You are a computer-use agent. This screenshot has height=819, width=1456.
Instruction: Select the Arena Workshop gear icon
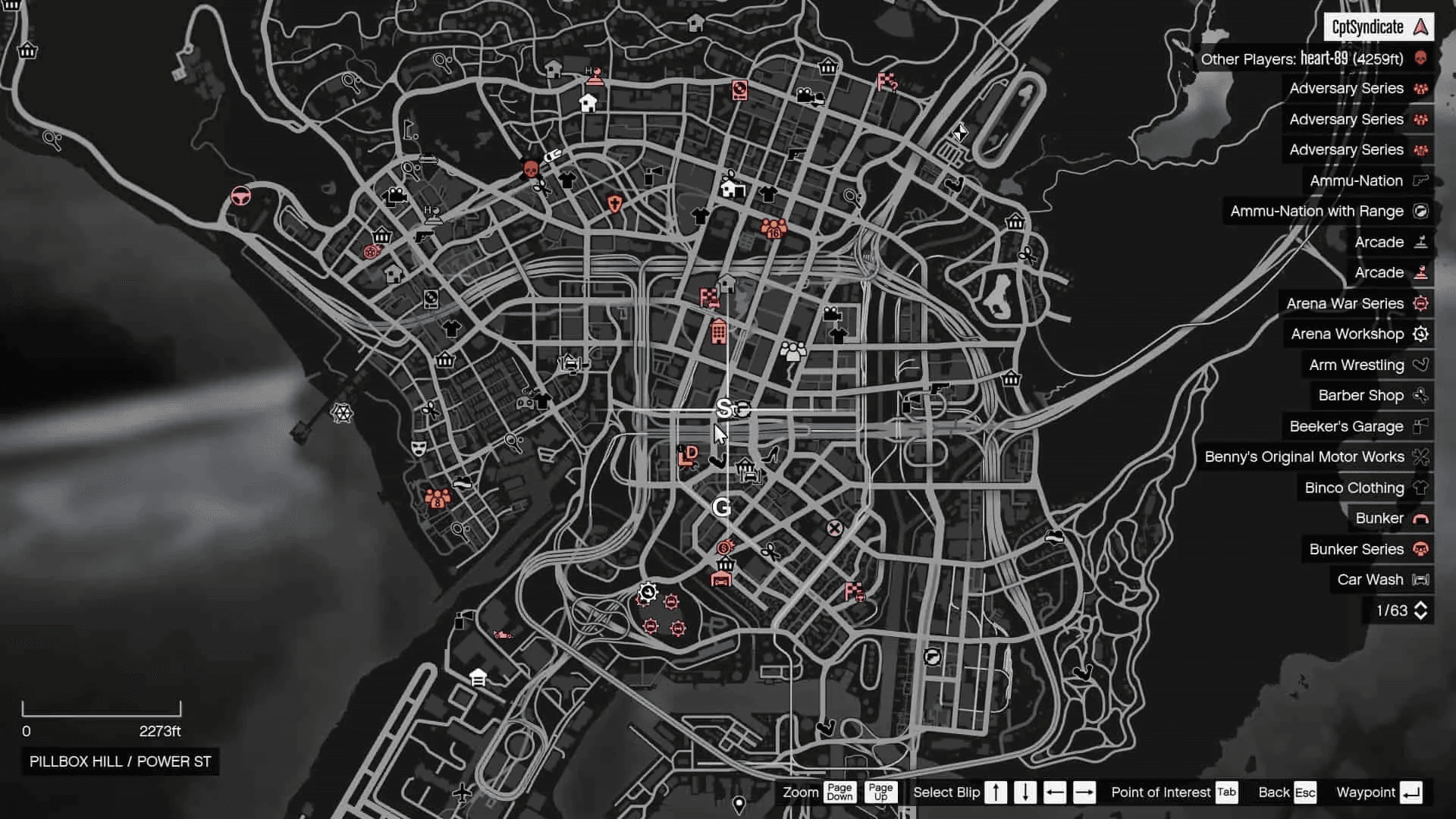pos(1420,334)
